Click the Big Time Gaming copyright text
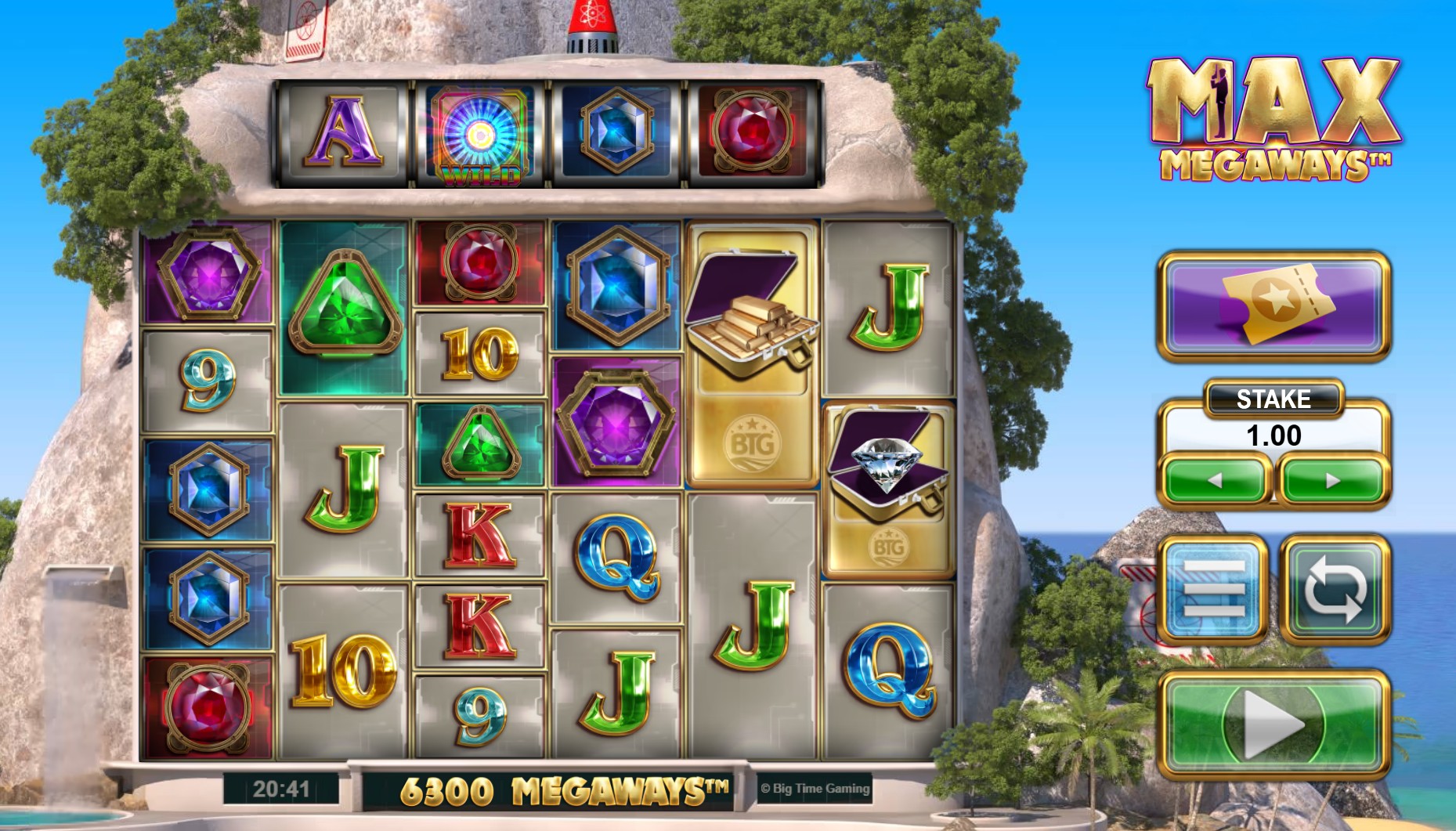This screenshot has height=831, width=1456. point(813,789)
